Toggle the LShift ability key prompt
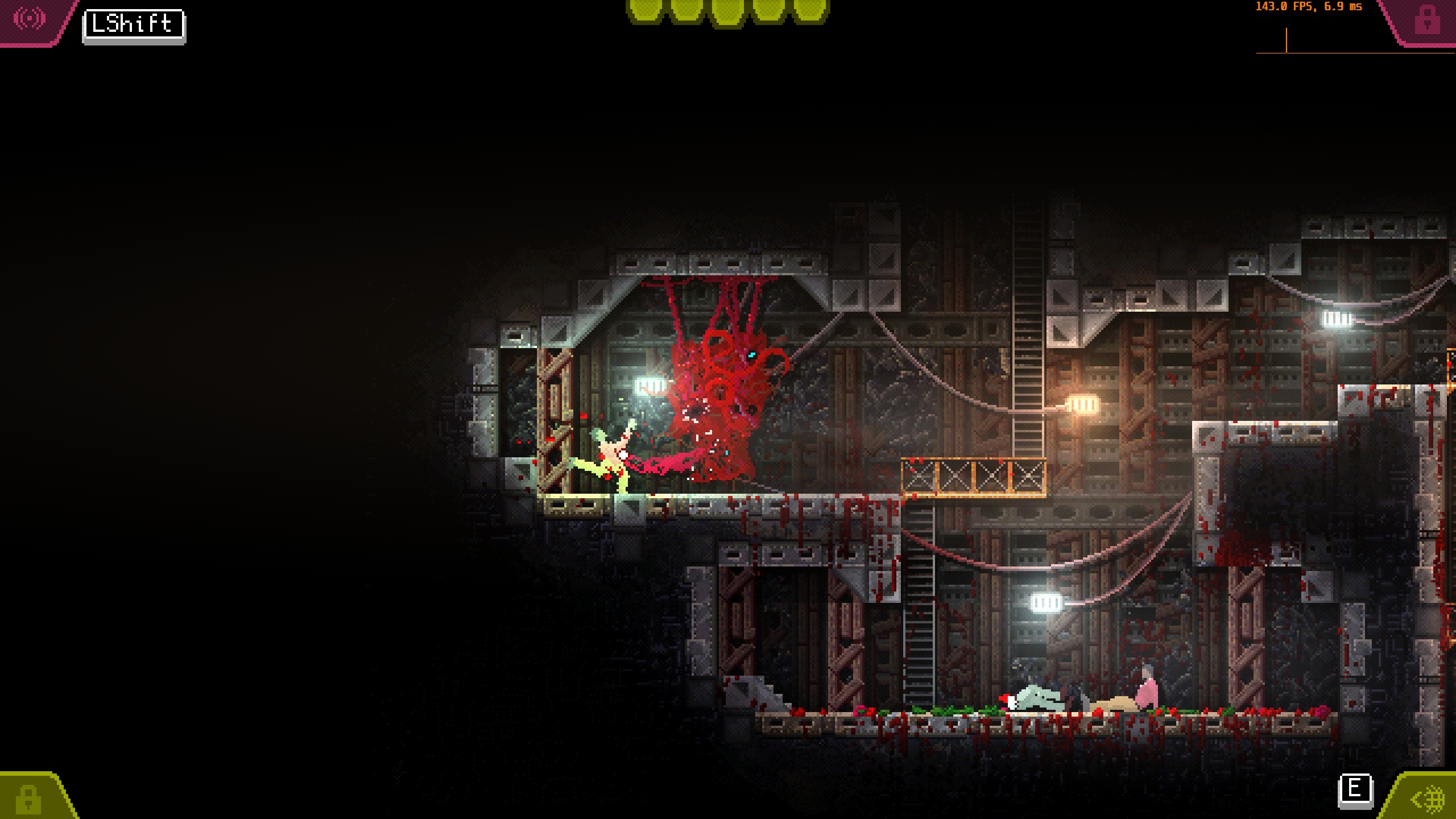 132,24
